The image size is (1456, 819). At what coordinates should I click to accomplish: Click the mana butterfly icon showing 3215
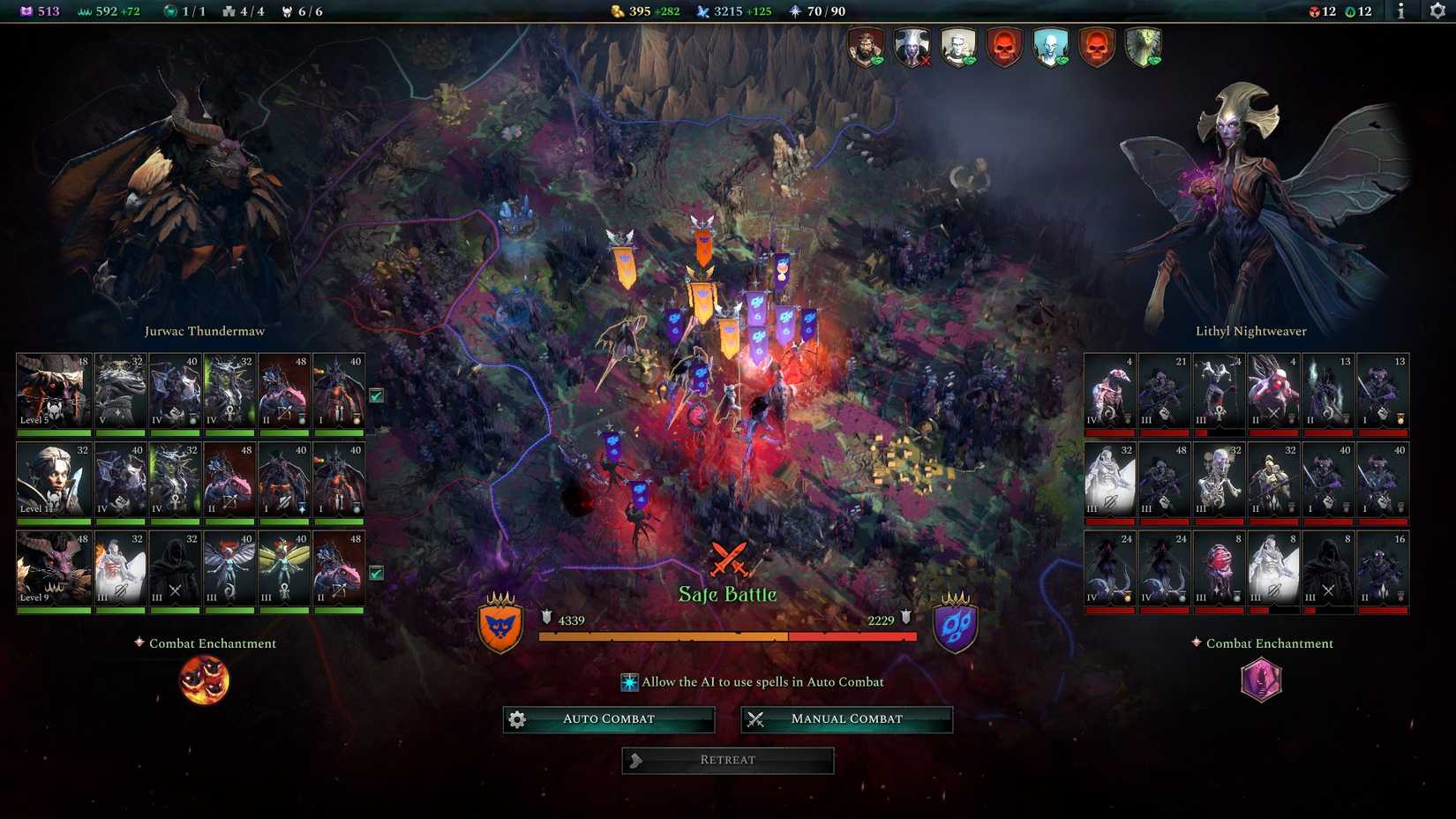(702, 11)
